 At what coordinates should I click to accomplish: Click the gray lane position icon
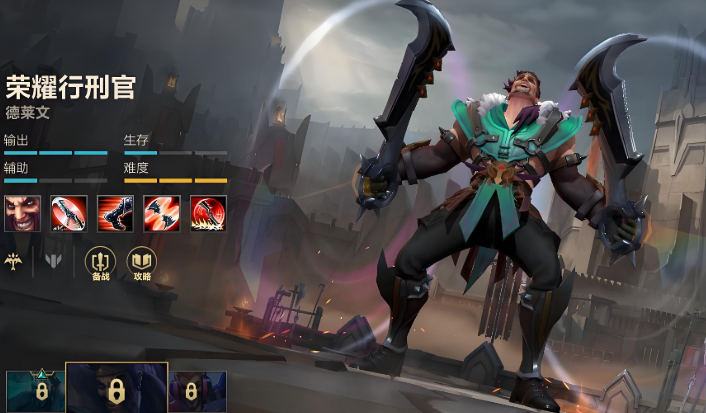click(53, 261)
